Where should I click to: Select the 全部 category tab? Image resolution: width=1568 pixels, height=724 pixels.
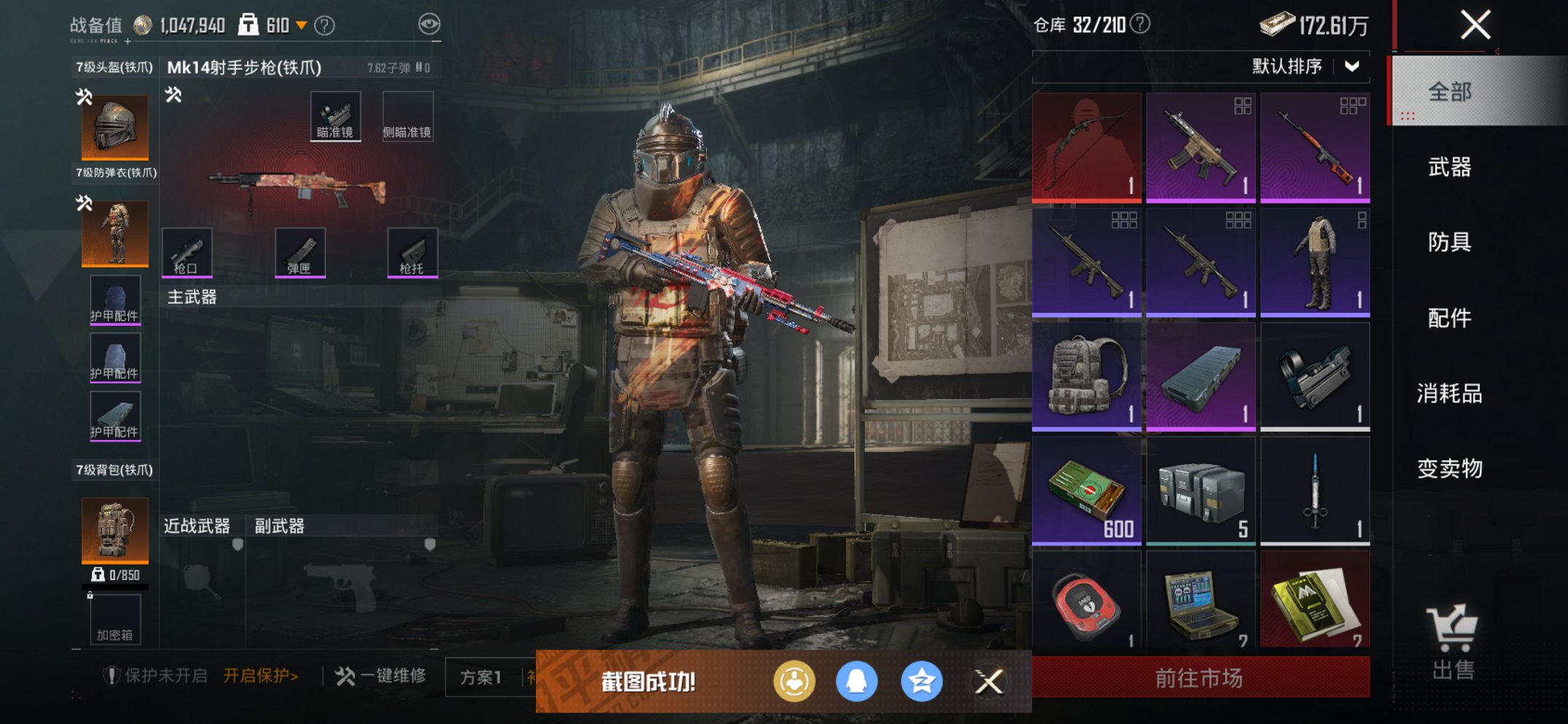click(x=1449, y=93)
